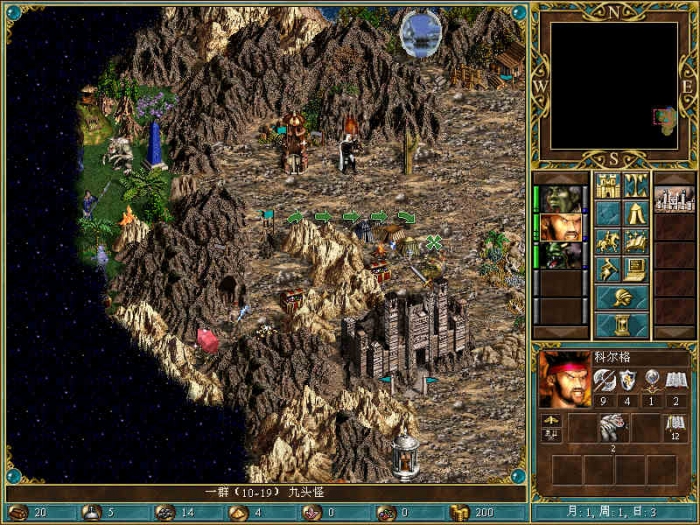Screen dimensions: 700x525
Task: Open system options via the computer icon
Action: (636, 269)
